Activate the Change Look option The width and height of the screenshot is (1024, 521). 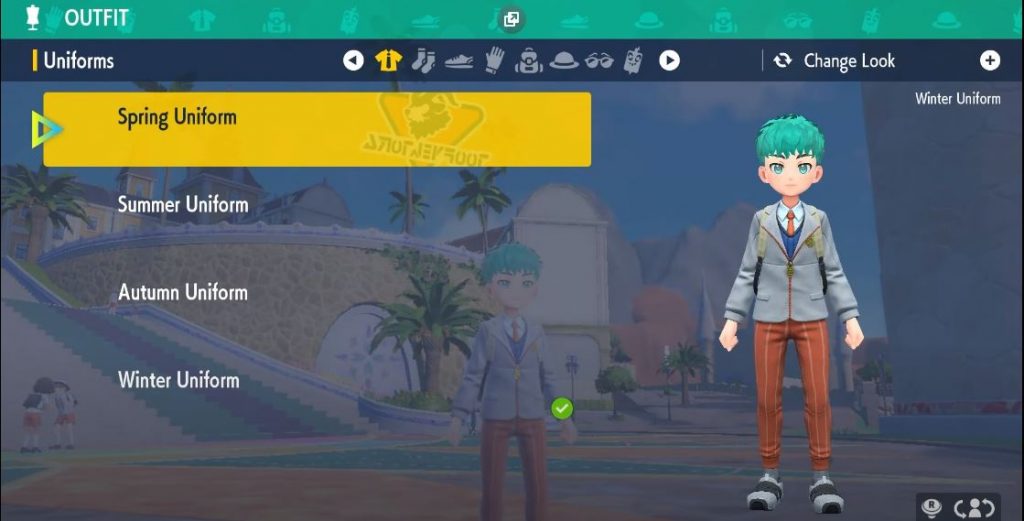coord(836,61)
